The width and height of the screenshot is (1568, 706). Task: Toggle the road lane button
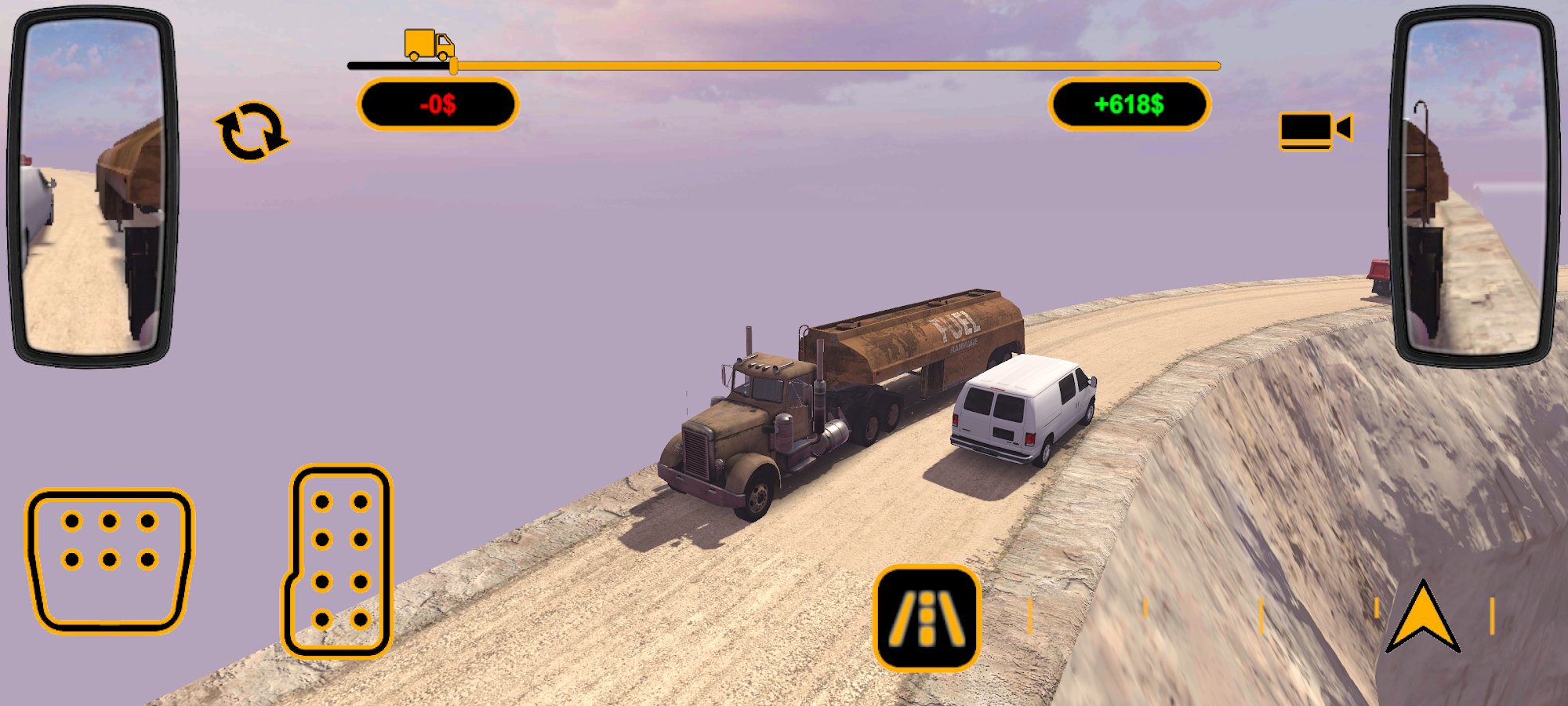point(927,618)
